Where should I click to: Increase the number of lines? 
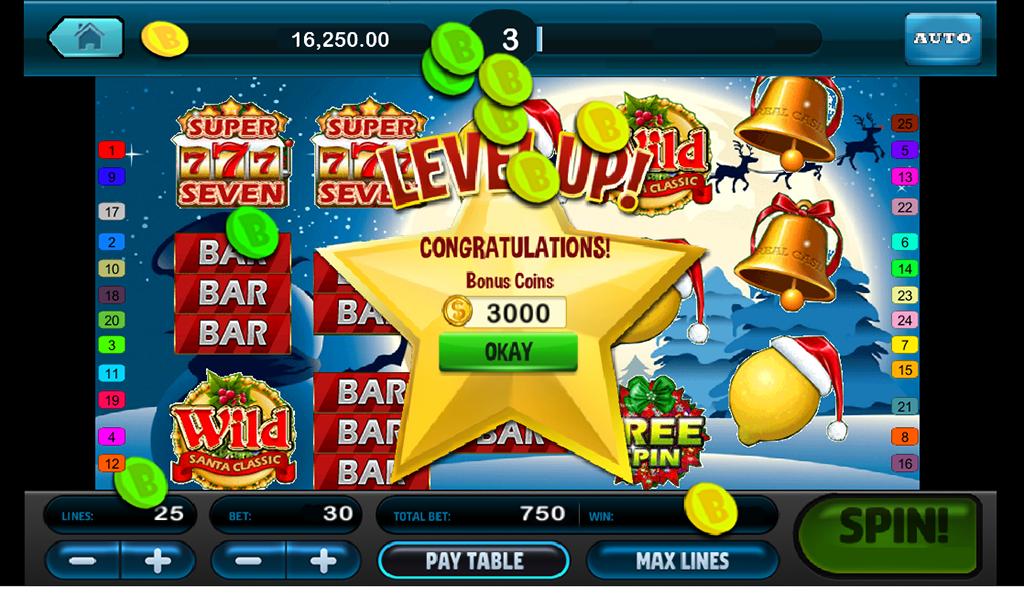tap(157, 560)
